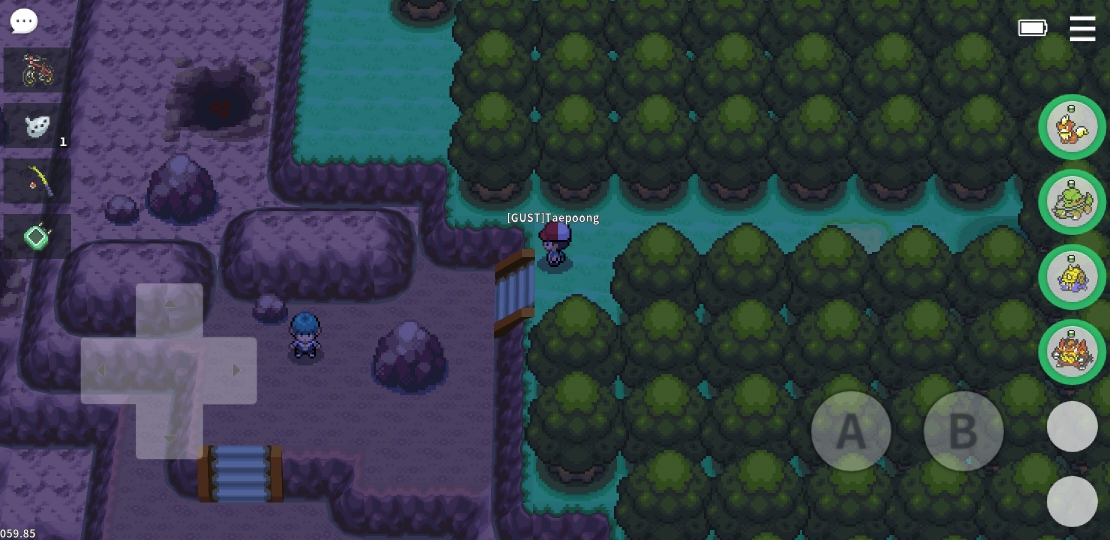Select the yellow Pokémon in third party slot
This screenshot has width=1110, height=540.
tap(1071, 277)
